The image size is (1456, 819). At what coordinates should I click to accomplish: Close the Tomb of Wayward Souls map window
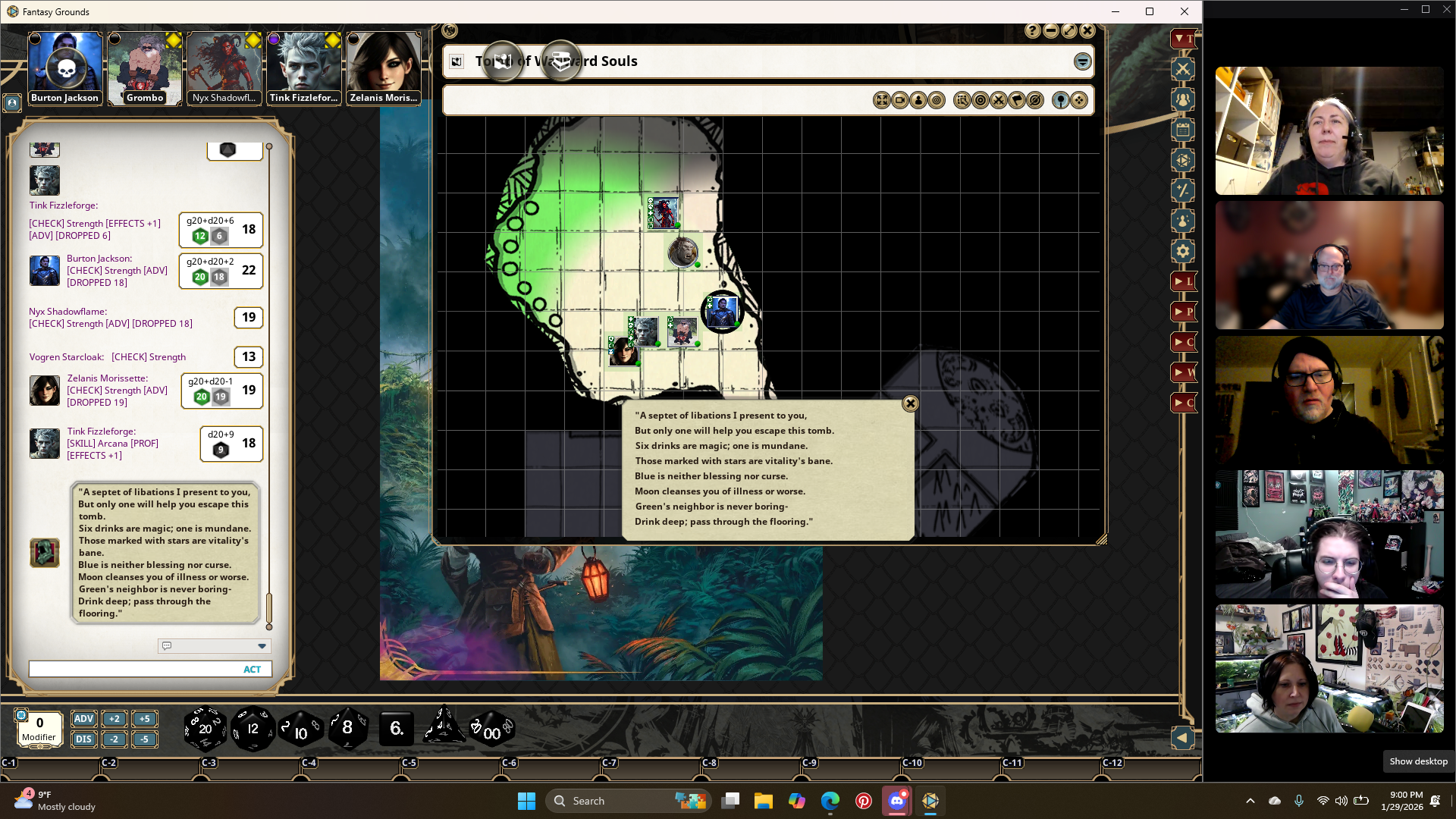pos(1087,30)
